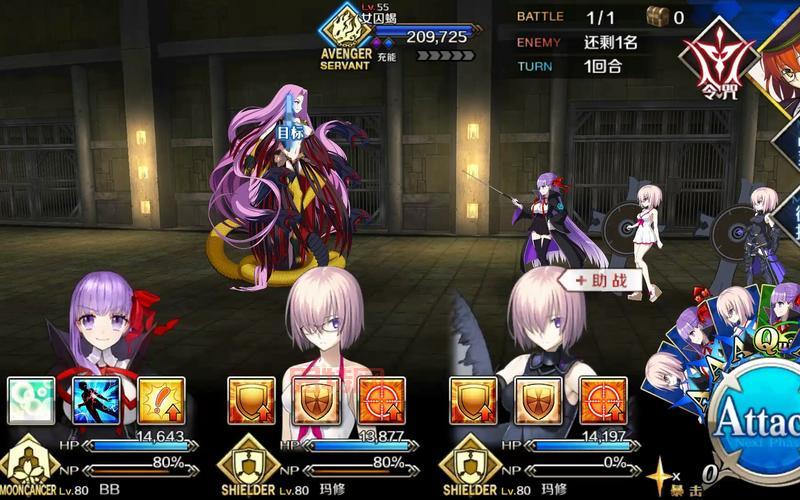Activate BB's blue silhouette skill
This screenshot has height=500, width=800.
pyautogui.click(x=97, y=401)
